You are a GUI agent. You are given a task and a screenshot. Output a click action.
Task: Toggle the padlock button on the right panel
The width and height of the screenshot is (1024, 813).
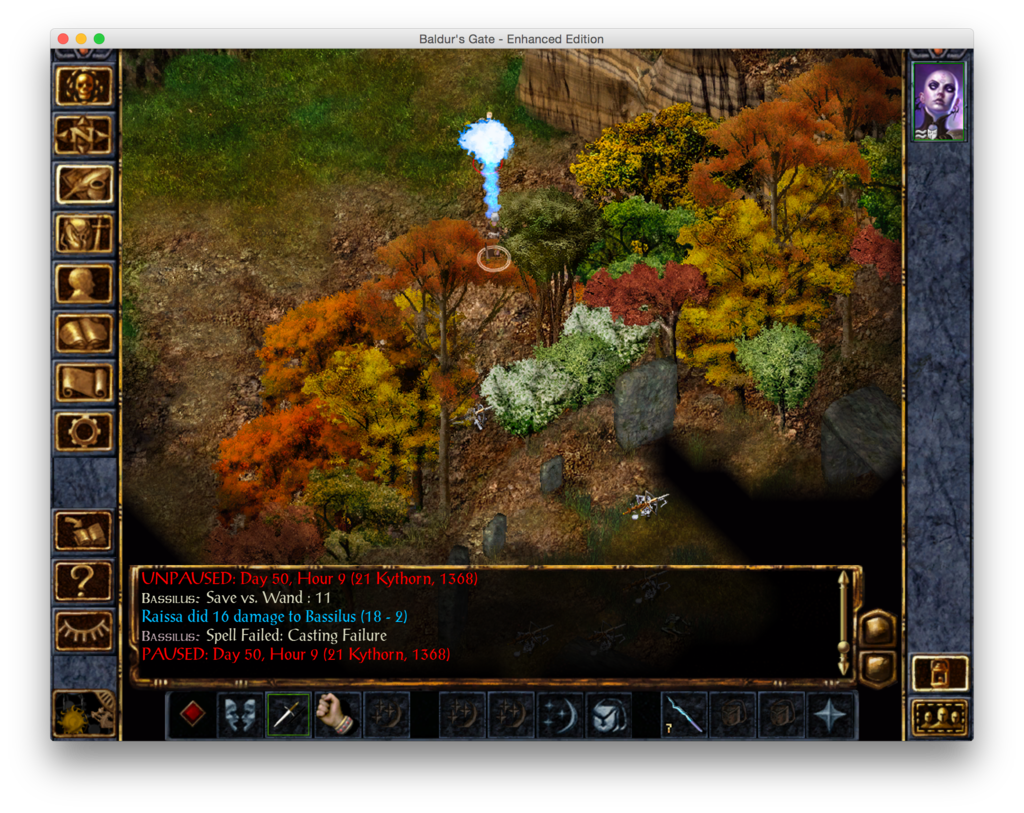pos(940,674)
